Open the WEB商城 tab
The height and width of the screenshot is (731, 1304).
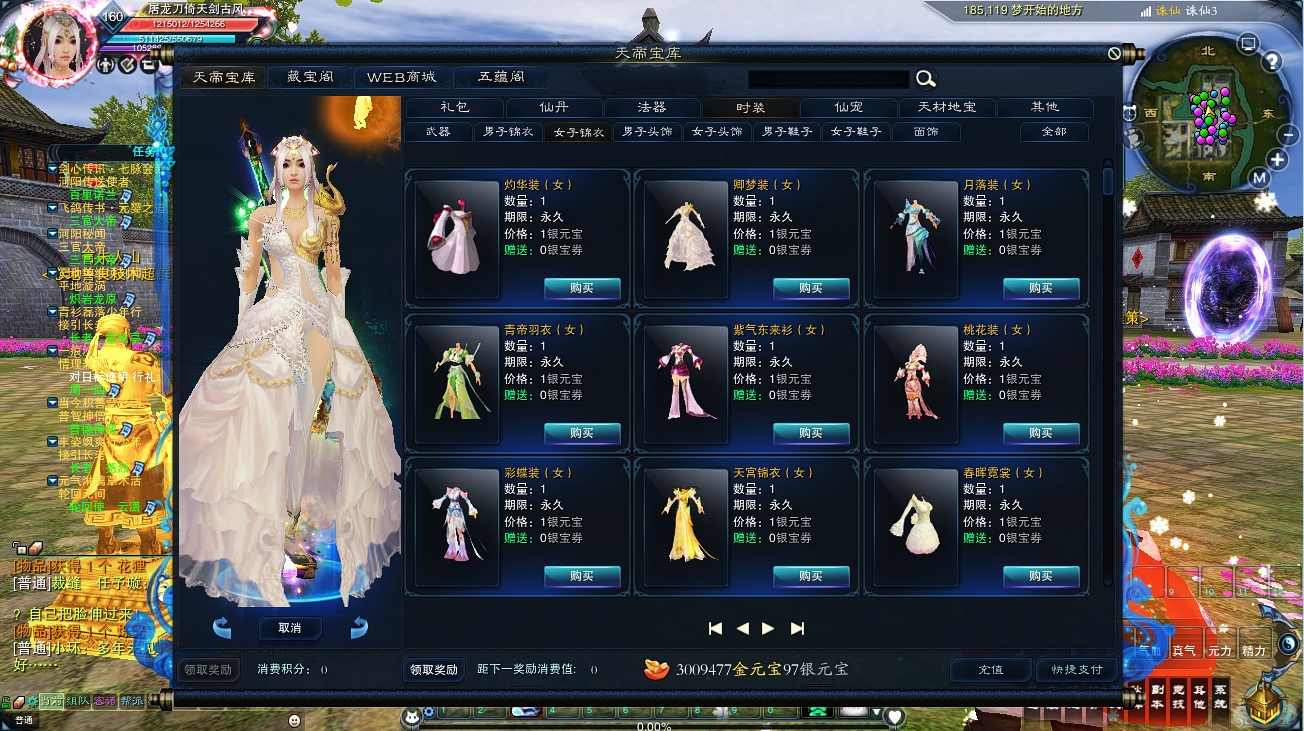pyautogui.click(x=401, y=77)
